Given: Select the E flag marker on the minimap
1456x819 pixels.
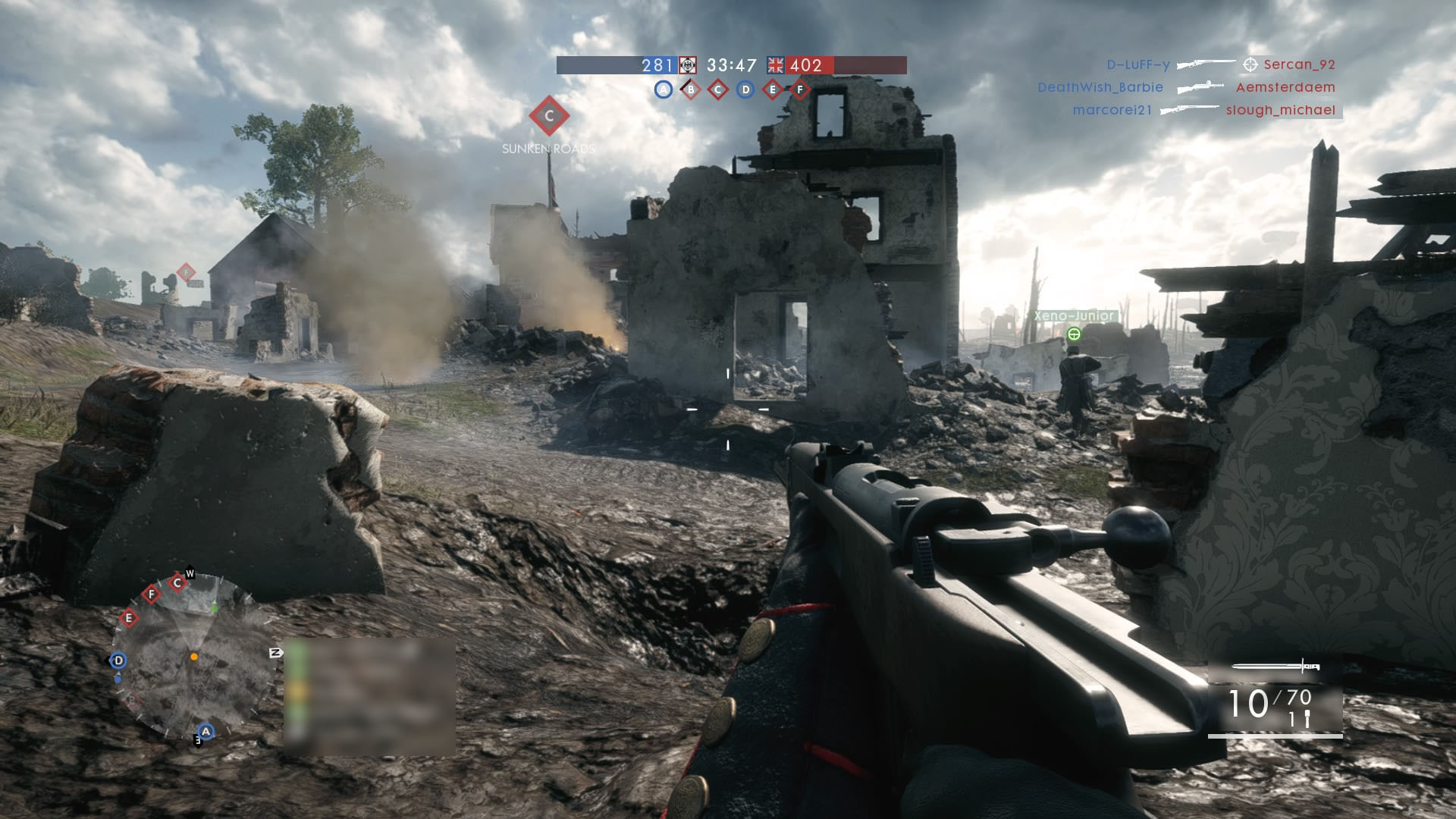Looking at the screenshot, I should click(x=129, y=619).
